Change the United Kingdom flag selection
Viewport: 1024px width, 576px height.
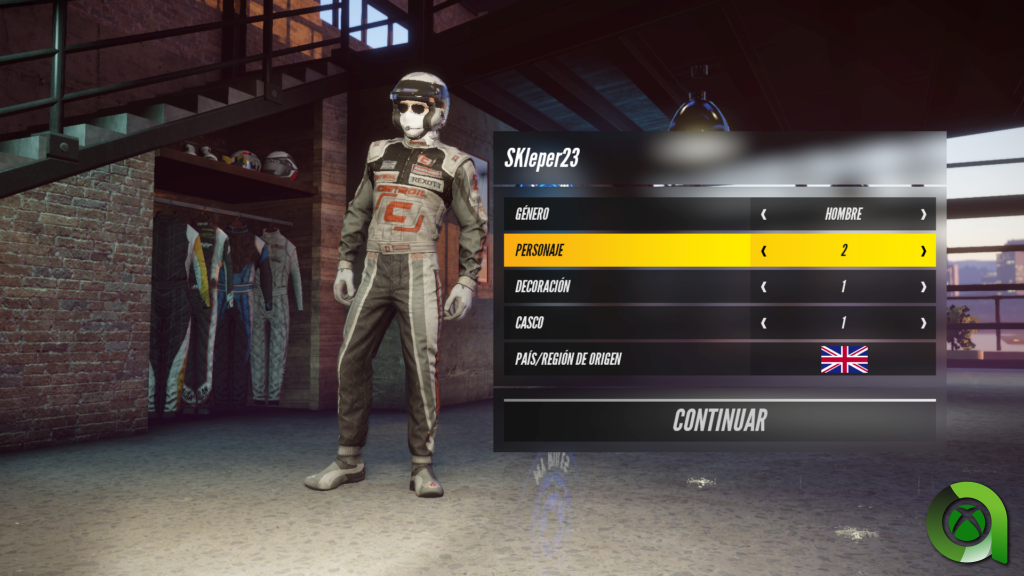pos(844,359)
